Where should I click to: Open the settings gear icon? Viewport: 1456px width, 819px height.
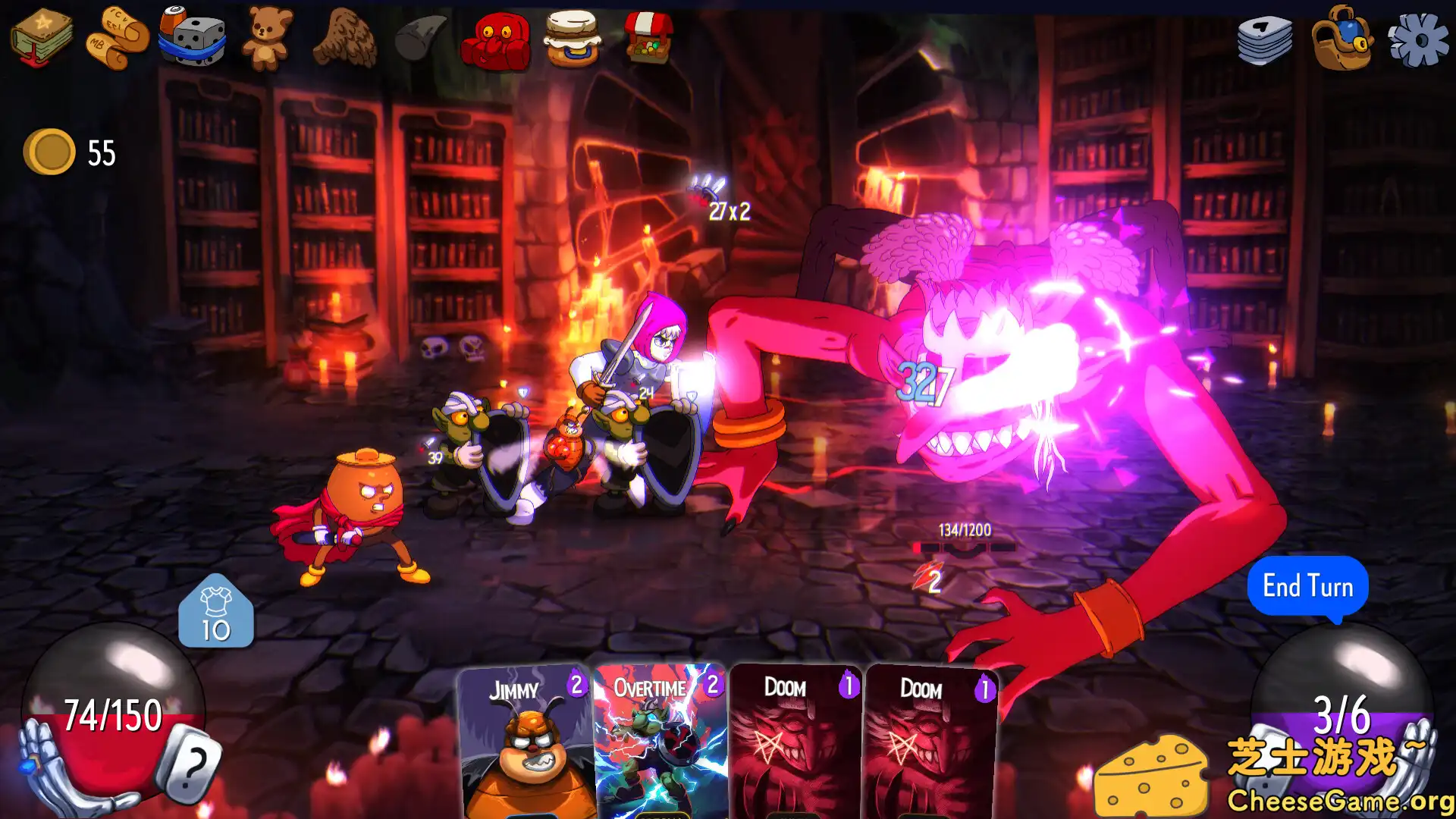click(x=1420, y=39)
